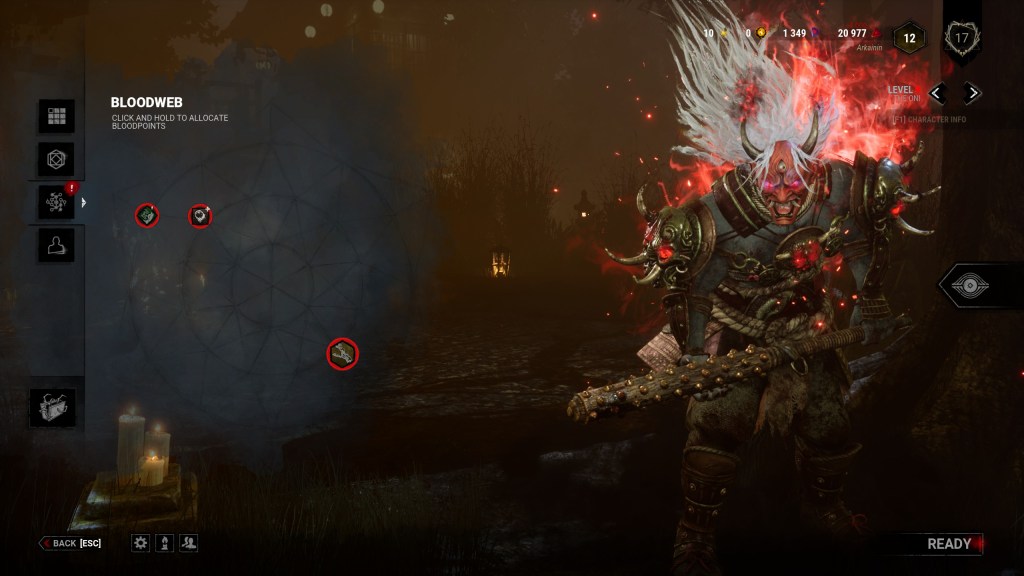Open the friends list icon

click(x=189, y=543)
